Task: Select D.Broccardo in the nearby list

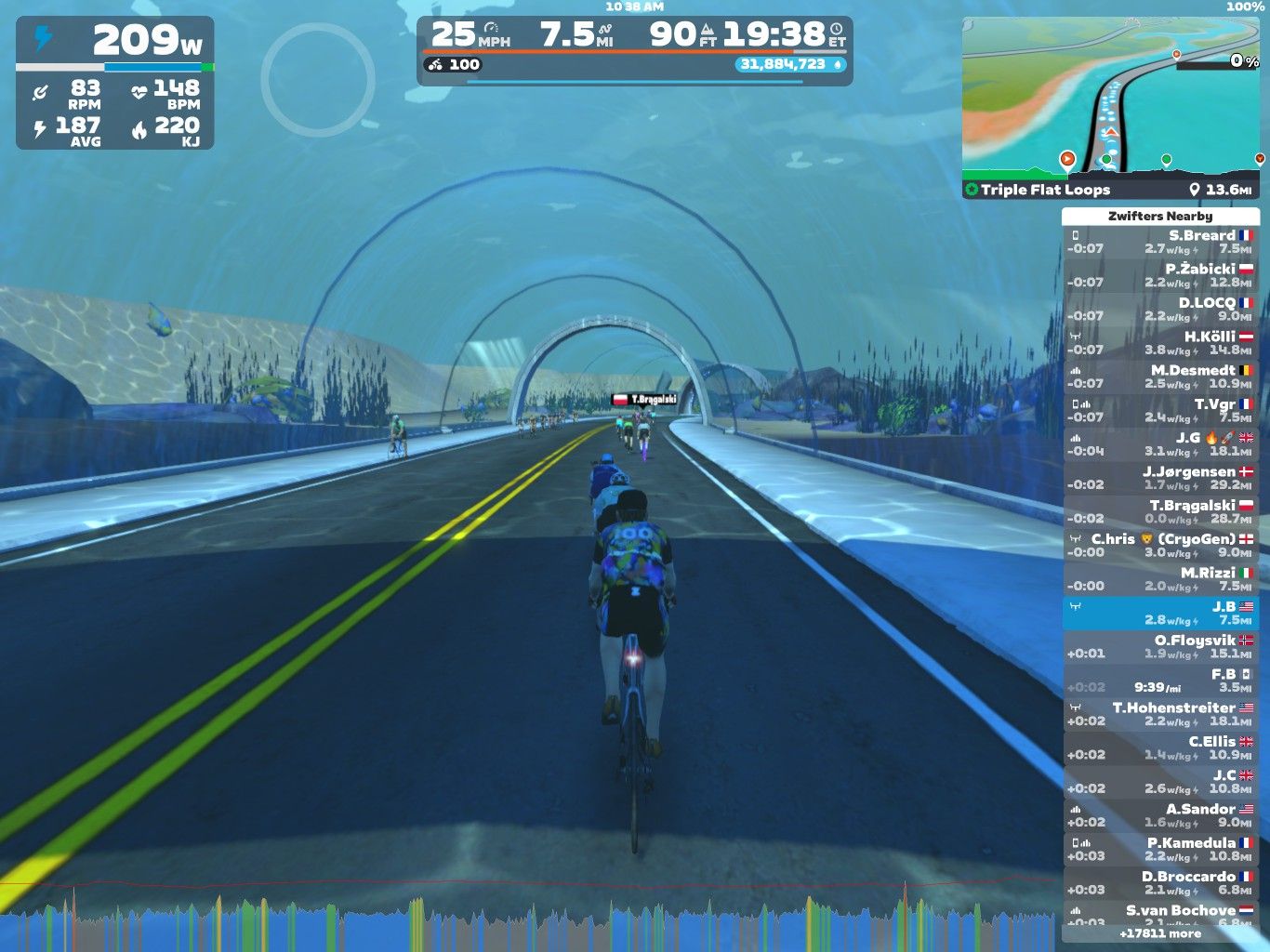Action: pyautogui.click(x=1160, y=882)
